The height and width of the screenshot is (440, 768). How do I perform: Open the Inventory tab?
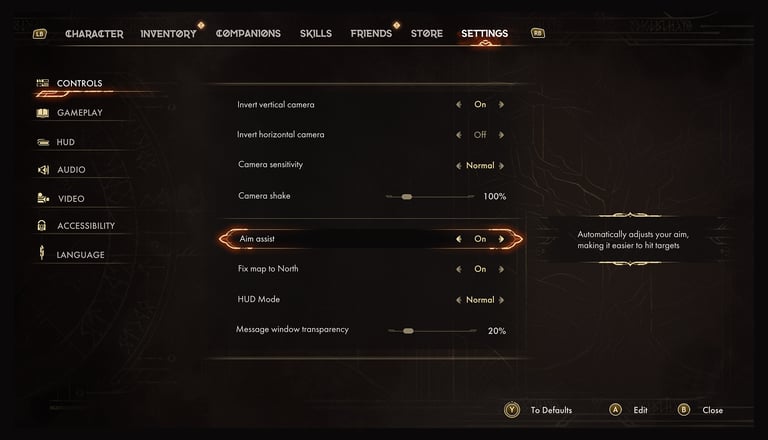pos(168,34)
